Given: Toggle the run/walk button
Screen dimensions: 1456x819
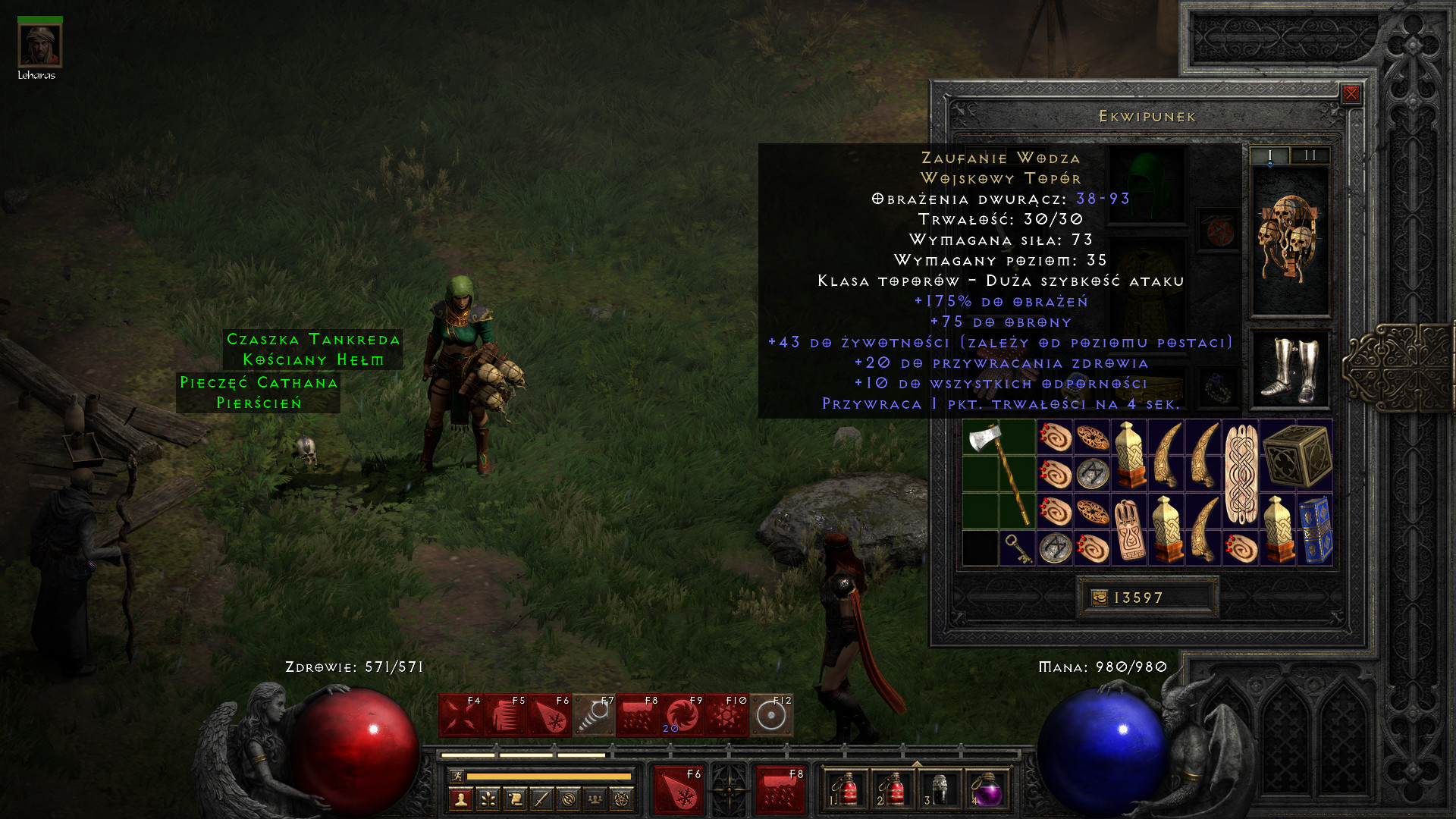Looking at the screenshot, I should 457,776.
